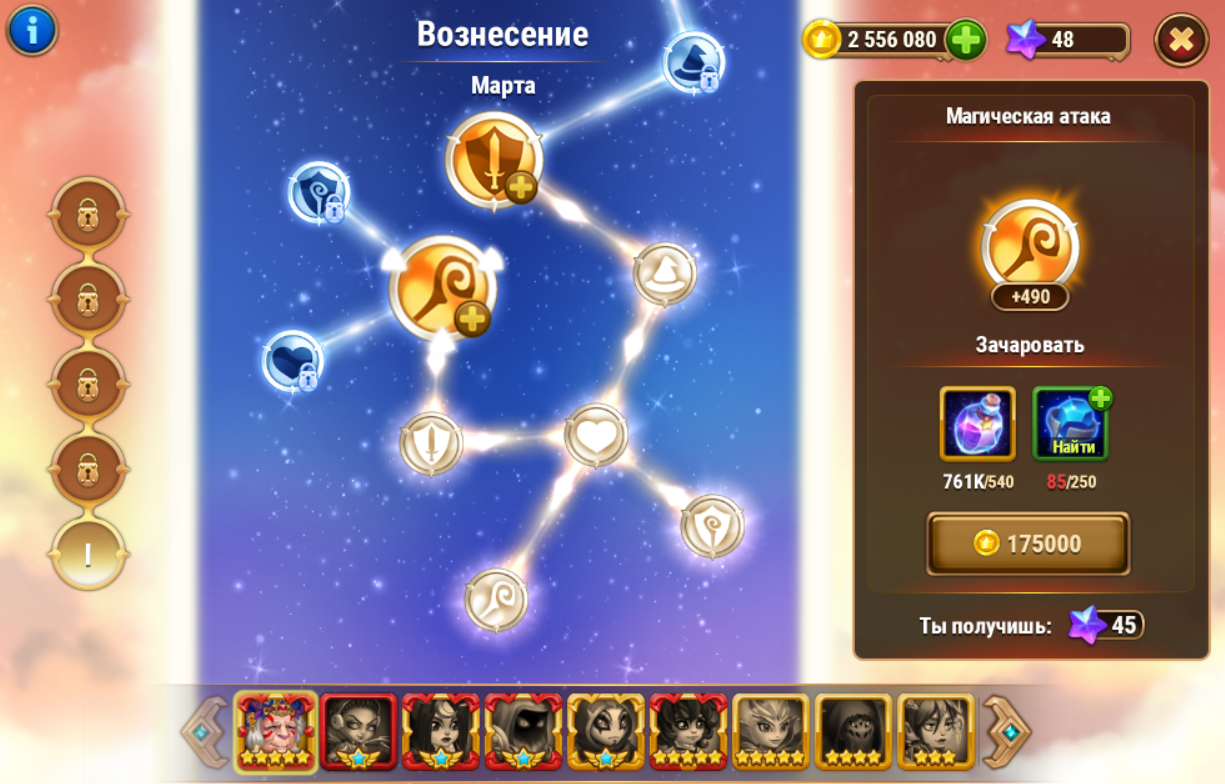Choose the rank I tier button
Image resolution: width=1225 pixels, height=784 pixels.
click(88, 554)
